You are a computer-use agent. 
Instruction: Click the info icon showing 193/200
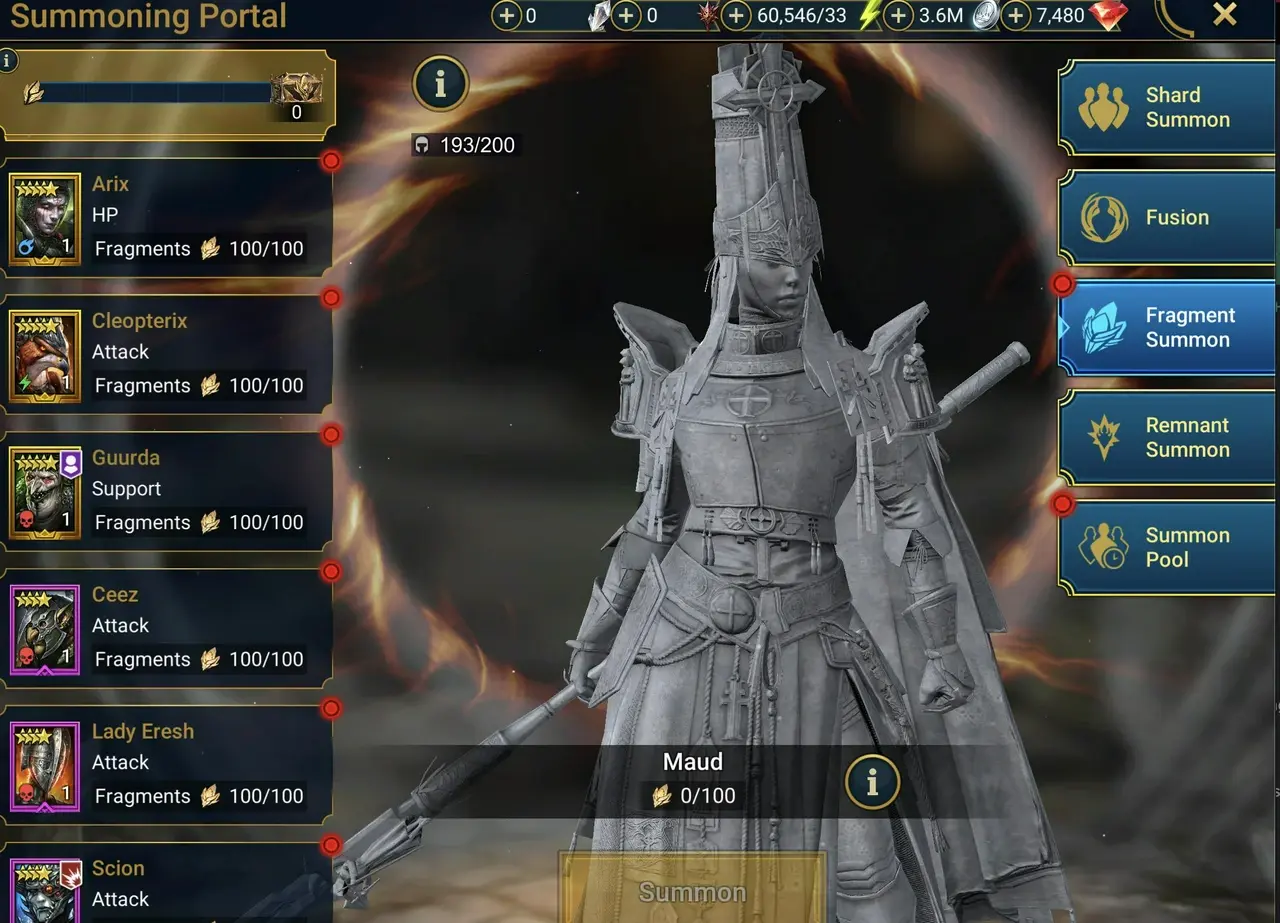440,84
